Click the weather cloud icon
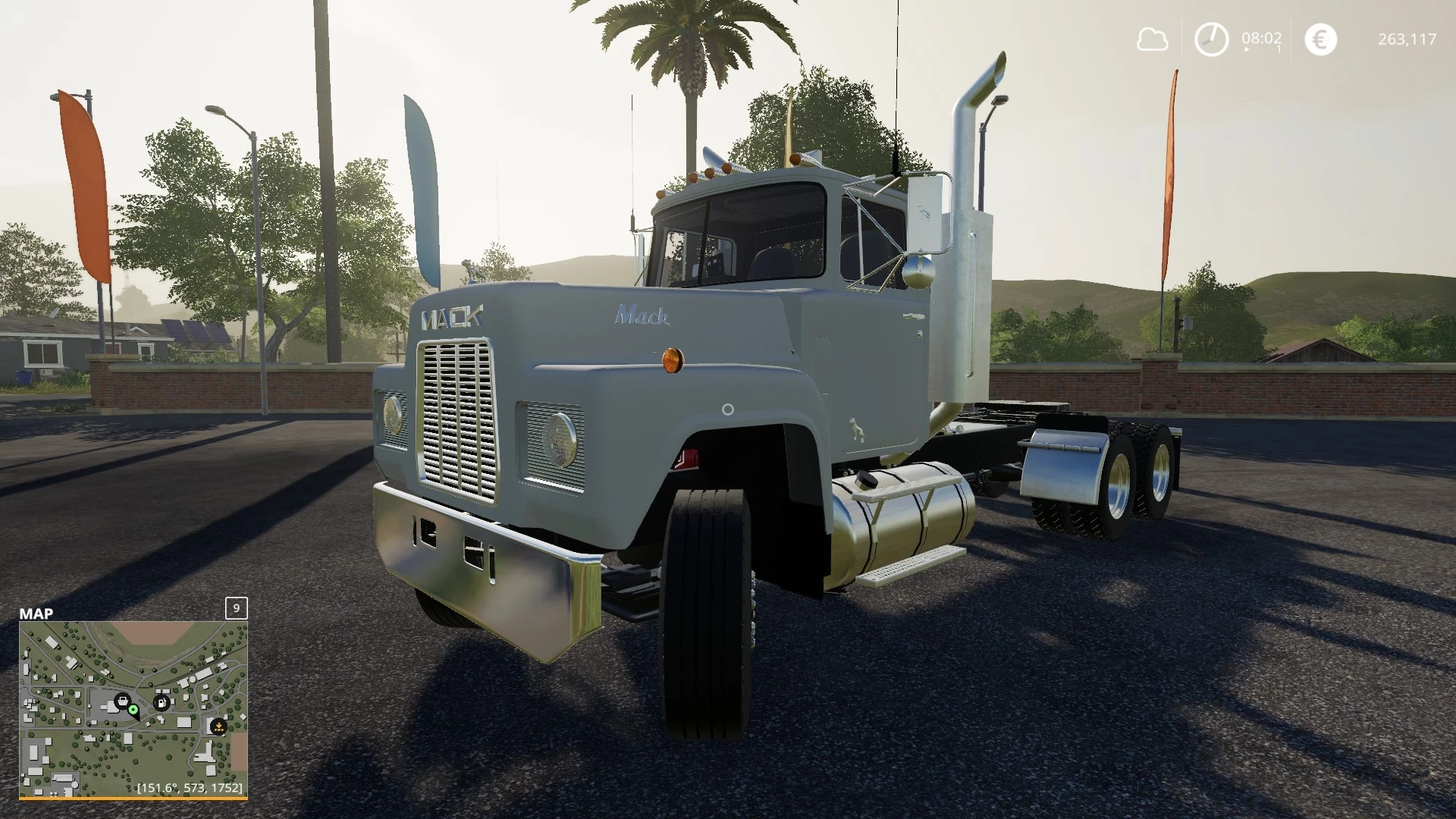The height and width of the screenshot is (819, 1456). click(1152, 39)
